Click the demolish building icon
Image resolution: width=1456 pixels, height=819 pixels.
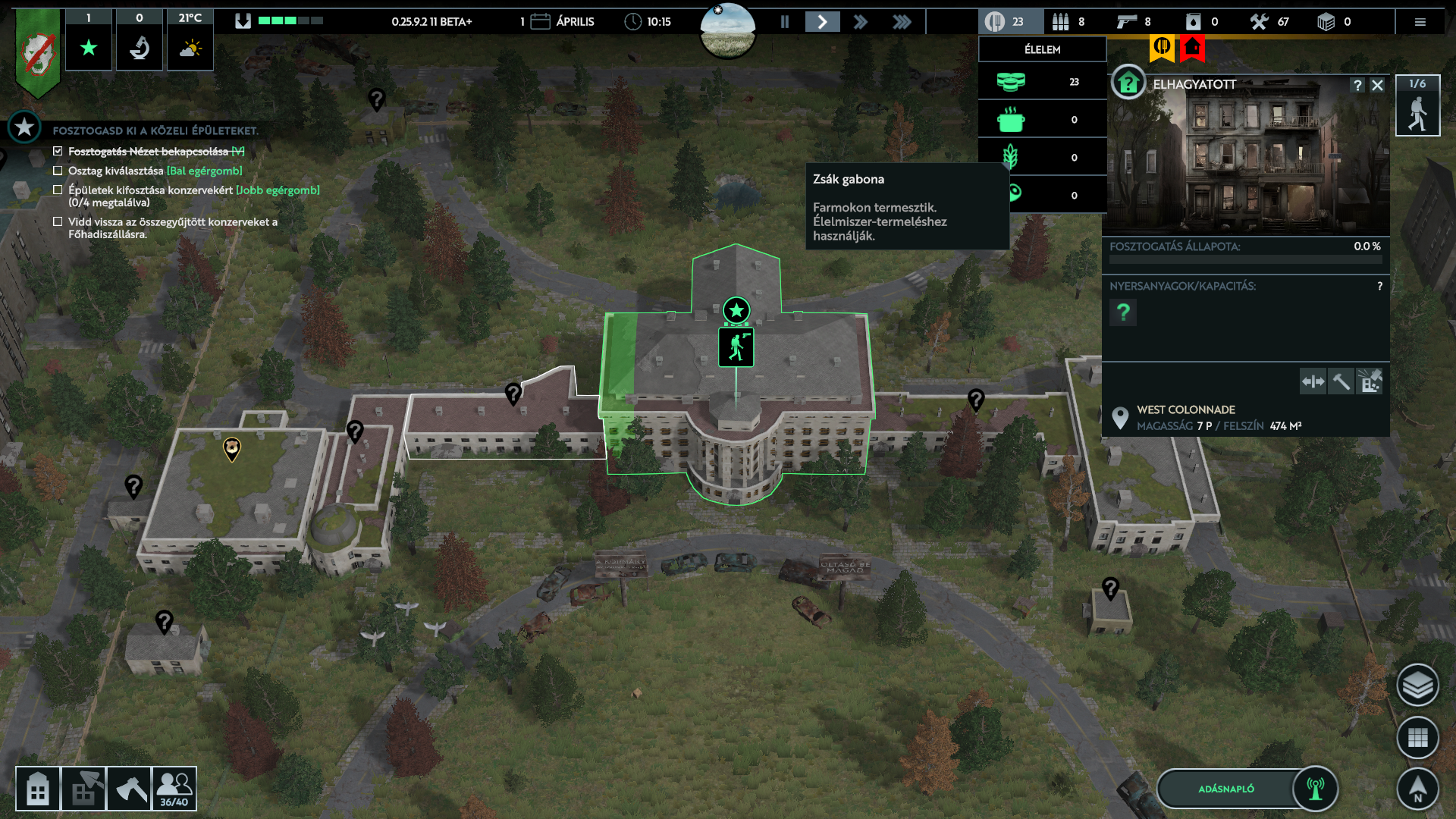click(x=1370, y=381)
